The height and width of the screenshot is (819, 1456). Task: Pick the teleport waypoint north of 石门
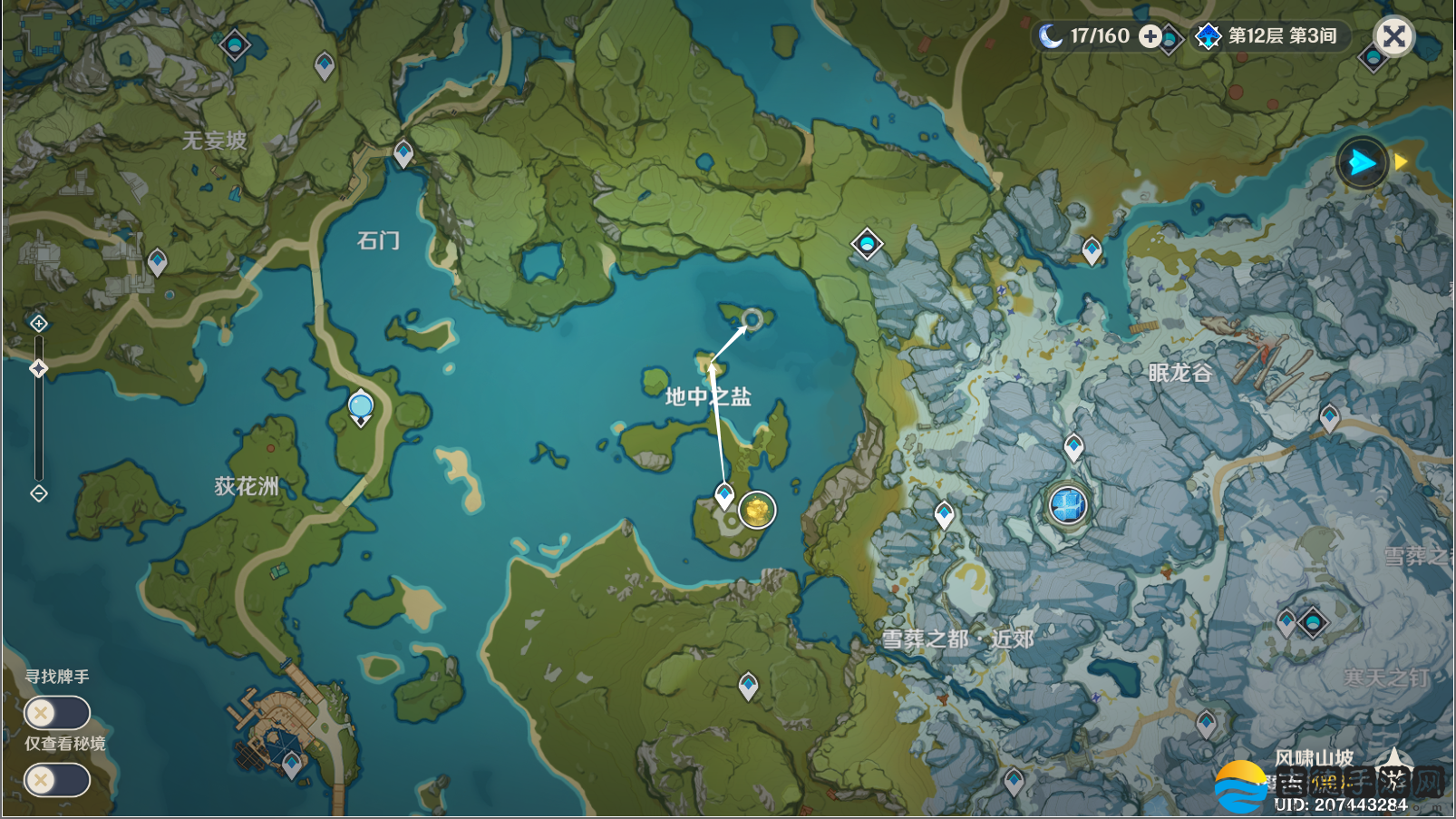tap(403, 153)
